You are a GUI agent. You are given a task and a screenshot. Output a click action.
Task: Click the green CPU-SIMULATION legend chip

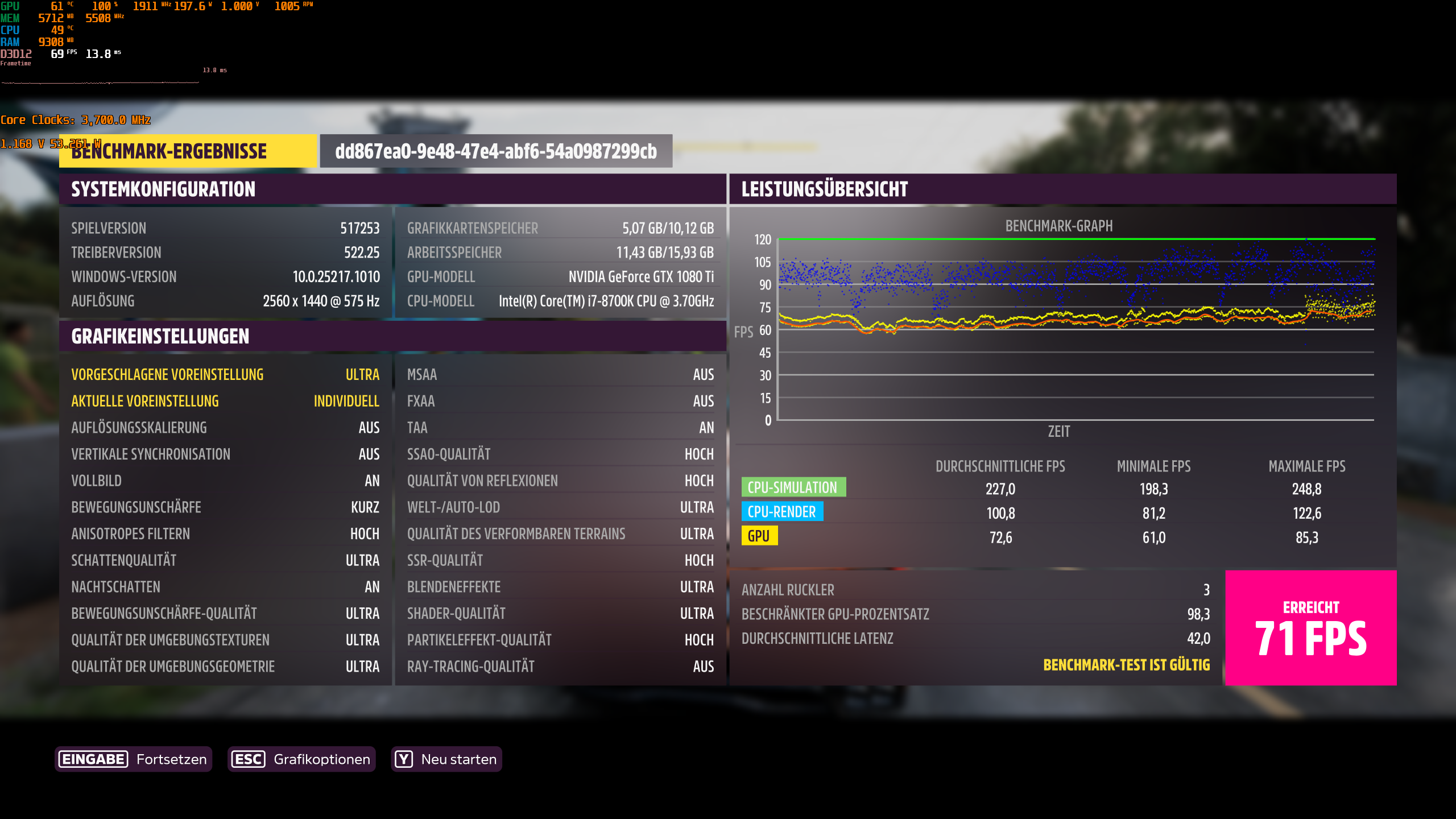793,487
